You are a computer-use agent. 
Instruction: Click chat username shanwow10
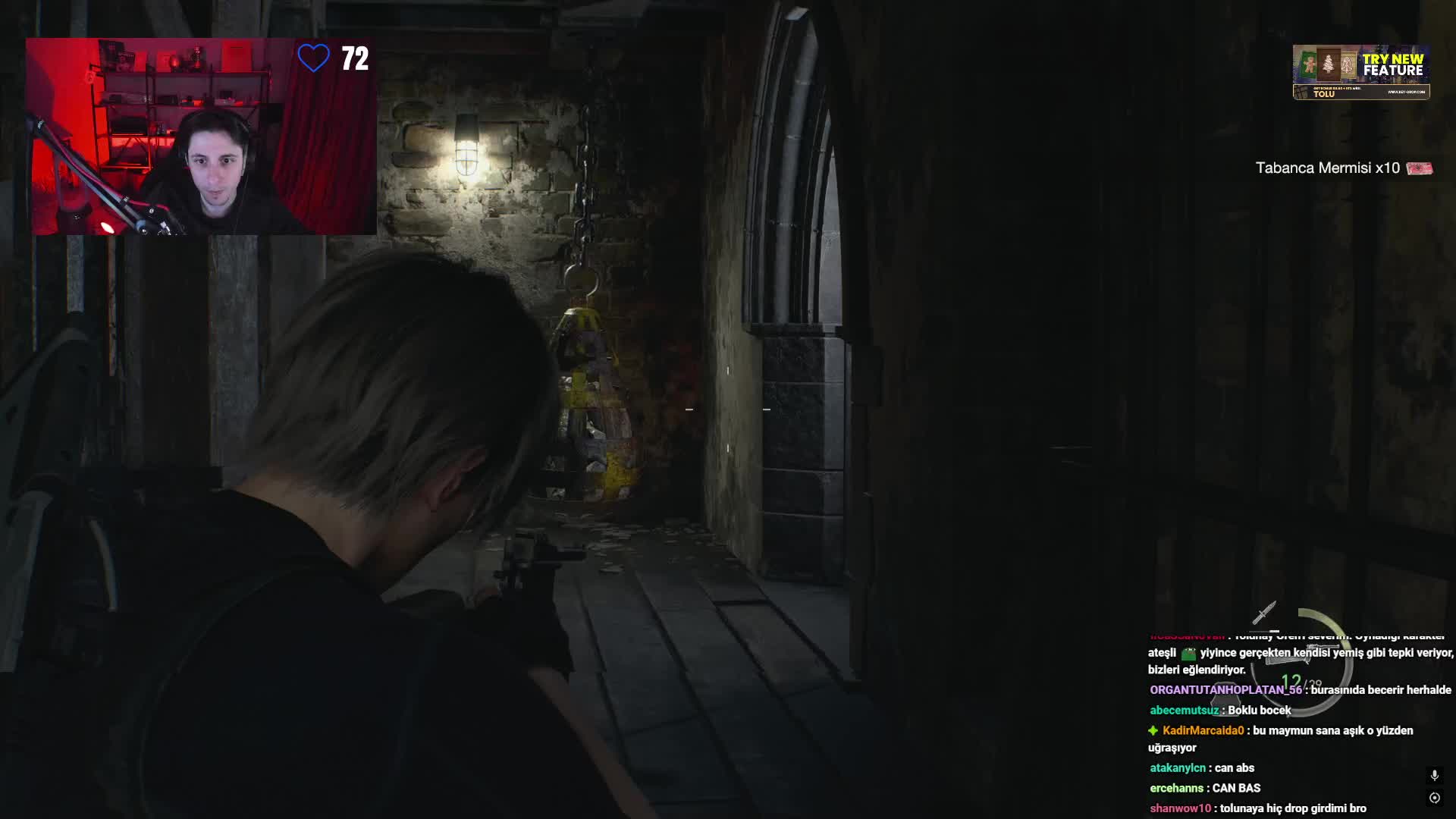(1180, 808)
